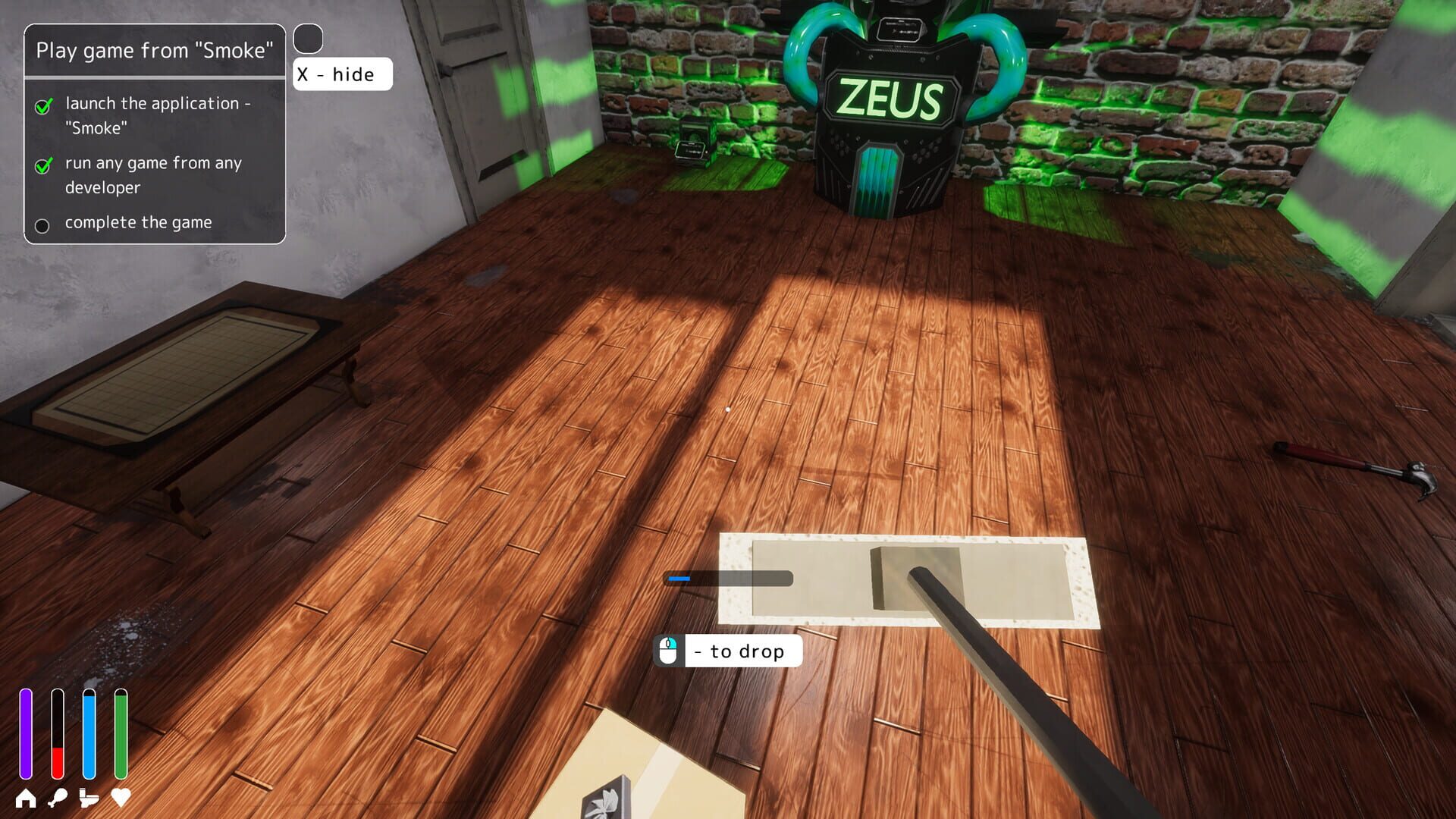The width and height of the screenshot is (1456, 819).
Task: Click the mouse icon on the drop prompt
Action: pyautogui.click(x=667, y=651)
